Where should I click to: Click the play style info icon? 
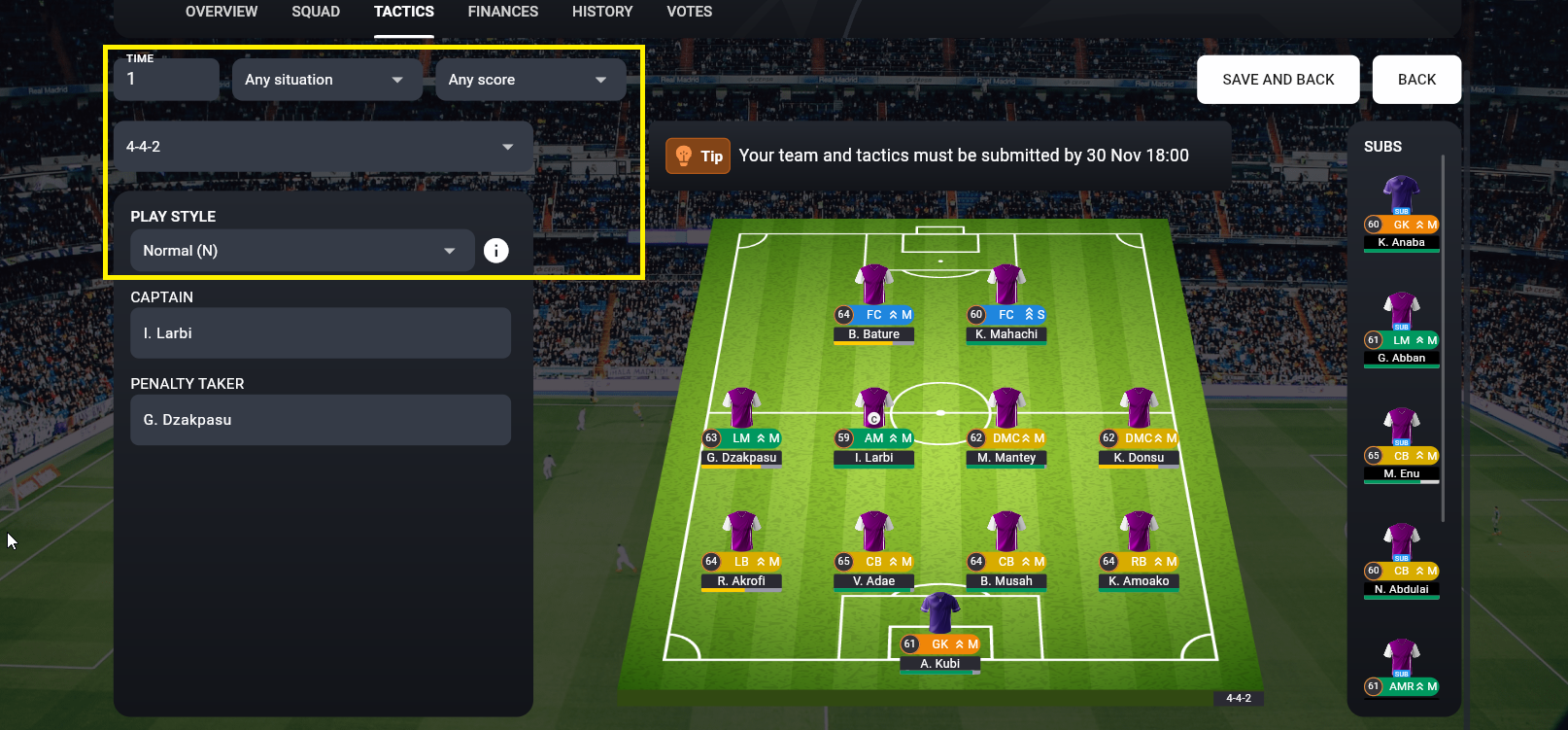[496, 251]
